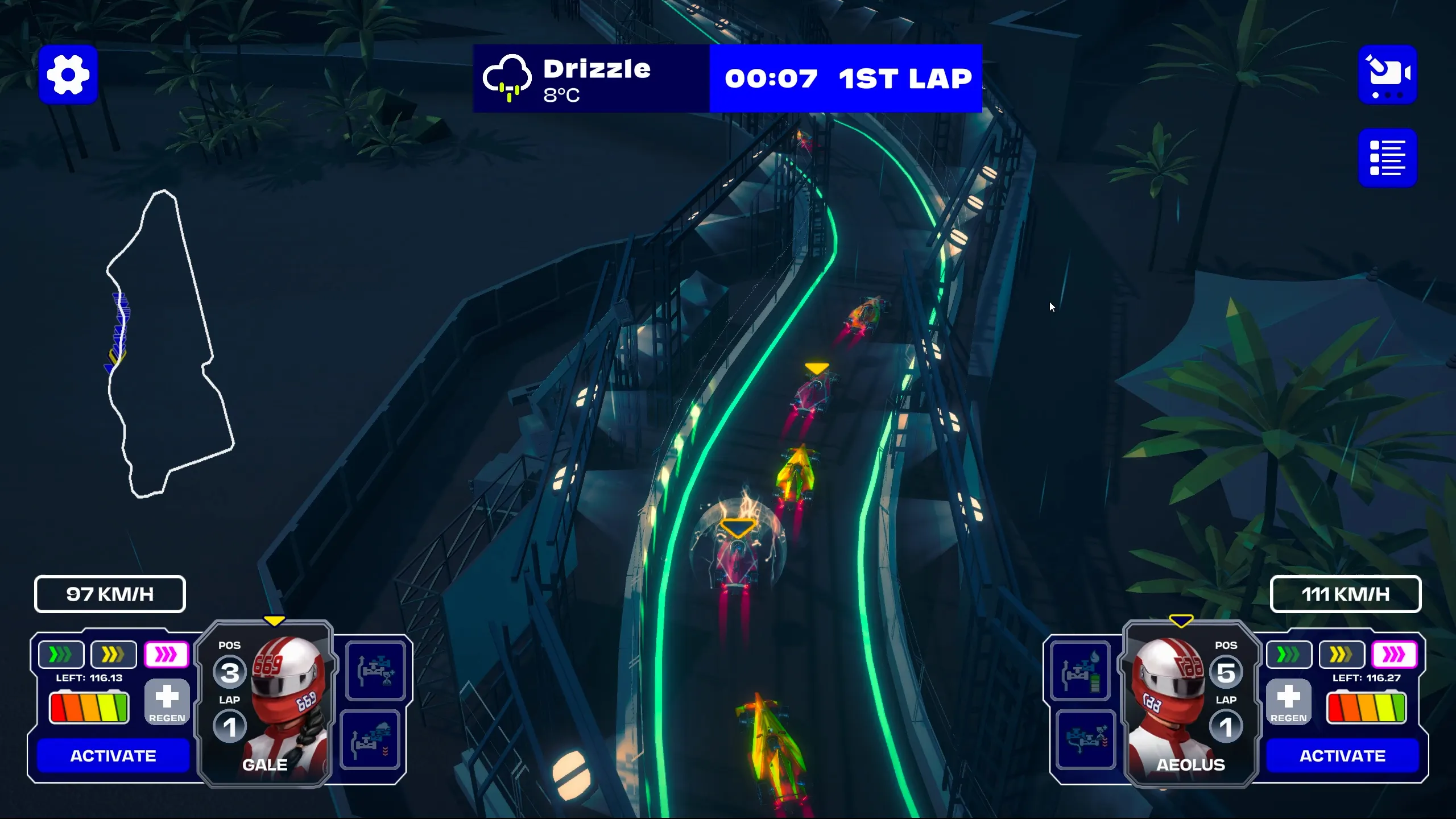The width and height of the screenshot is (1456, 819).
Task: Open the gear settings menu
Action: [68, 75]
